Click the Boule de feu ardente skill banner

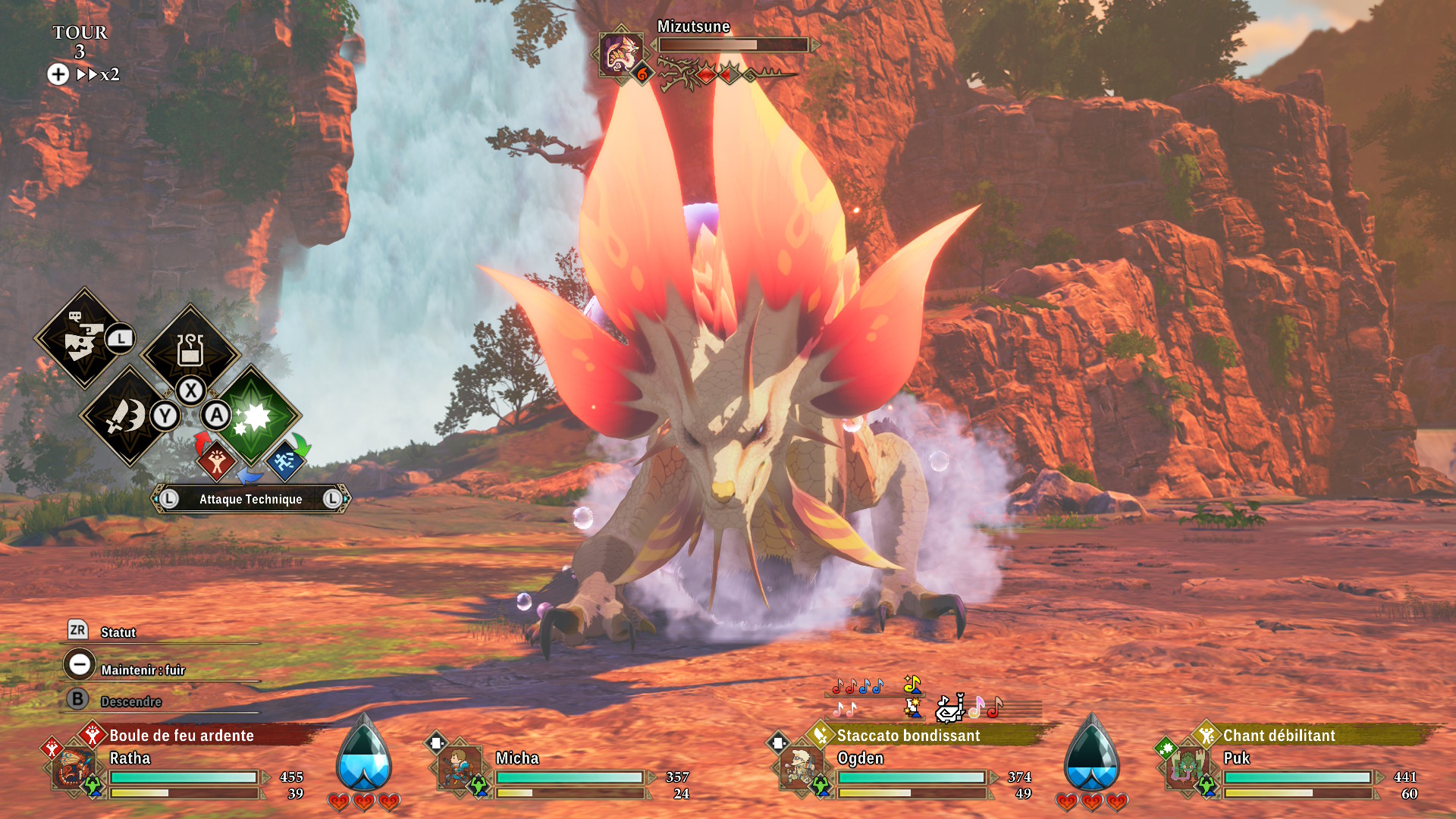(x=182, y=735)
